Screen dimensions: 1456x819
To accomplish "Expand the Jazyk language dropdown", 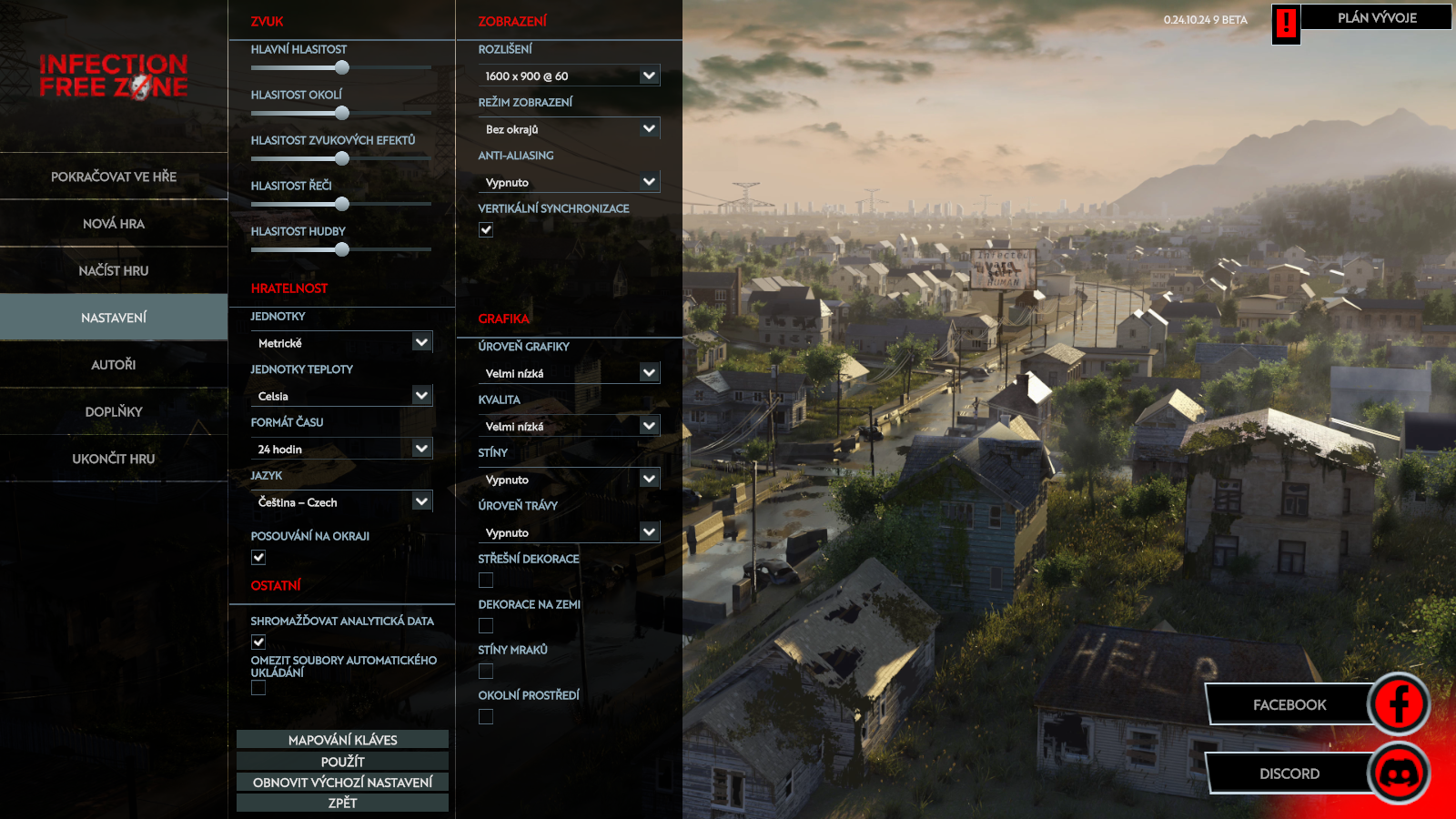I will [341, 502].
